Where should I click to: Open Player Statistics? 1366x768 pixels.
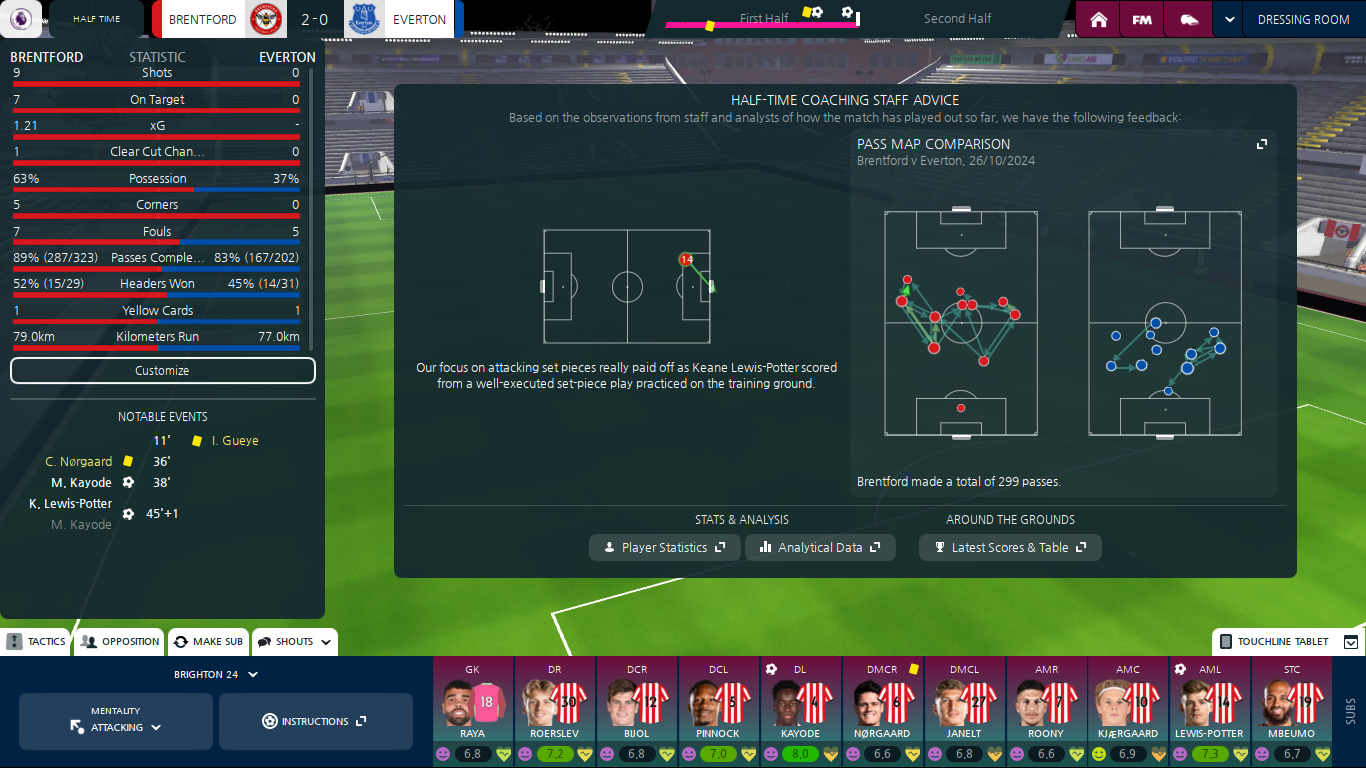(x=664, y=548)
